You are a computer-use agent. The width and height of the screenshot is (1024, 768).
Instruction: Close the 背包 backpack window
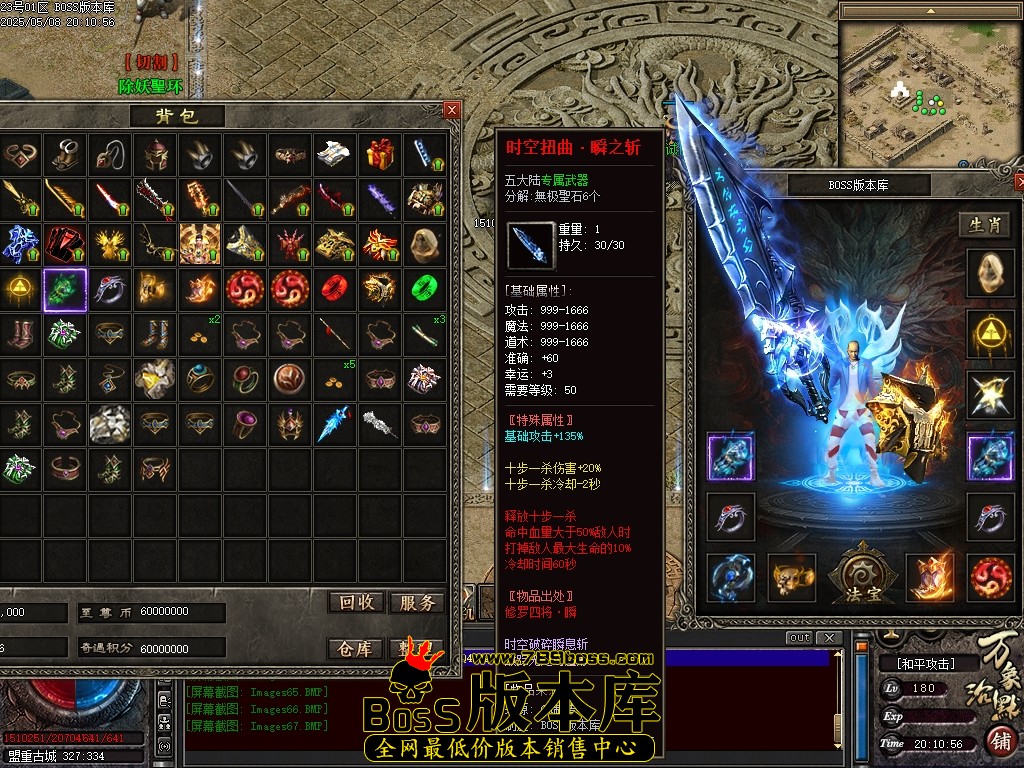[x=452, y=110]
